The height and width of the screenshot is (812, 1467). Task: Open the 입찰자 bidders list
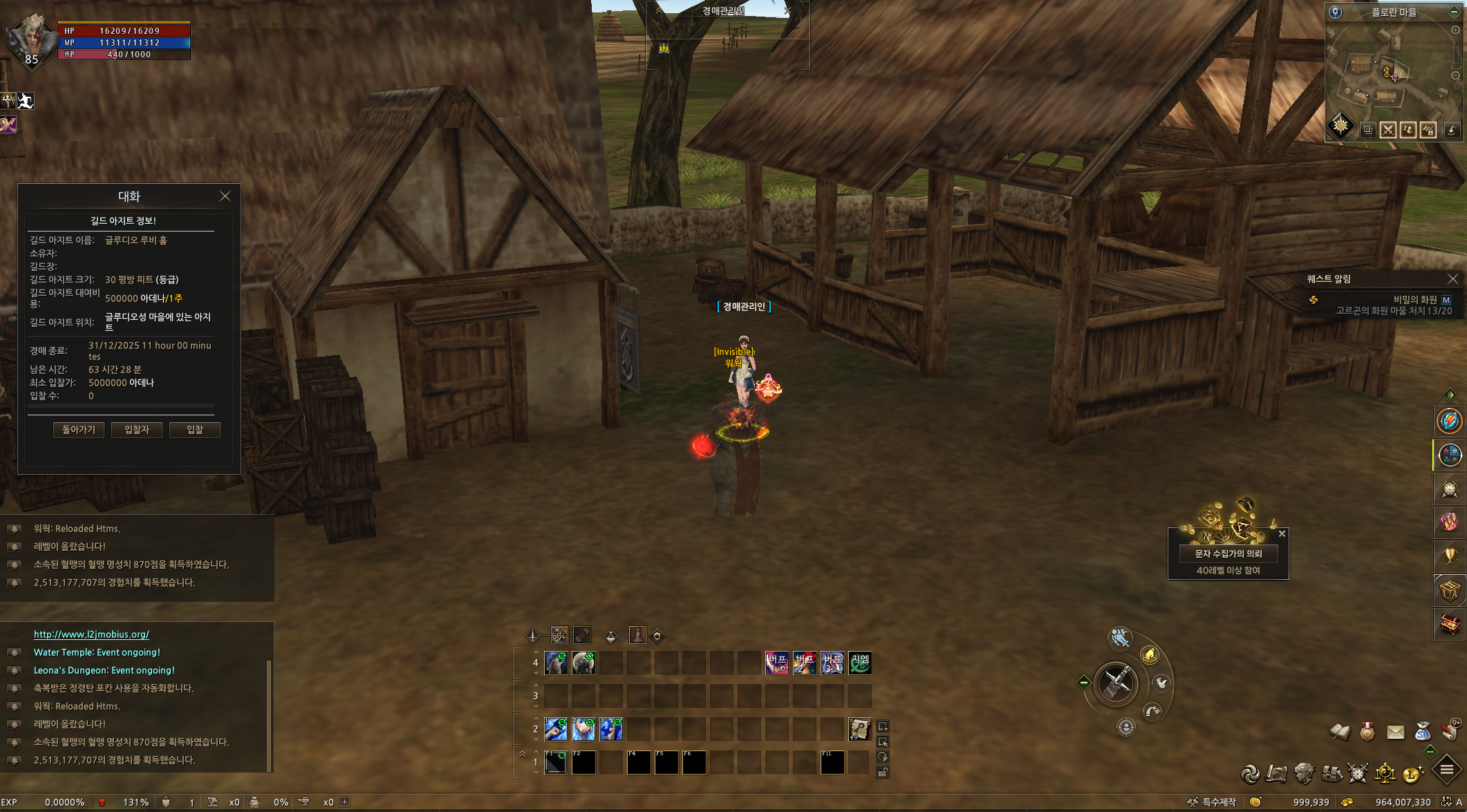[x=137, y=430]
